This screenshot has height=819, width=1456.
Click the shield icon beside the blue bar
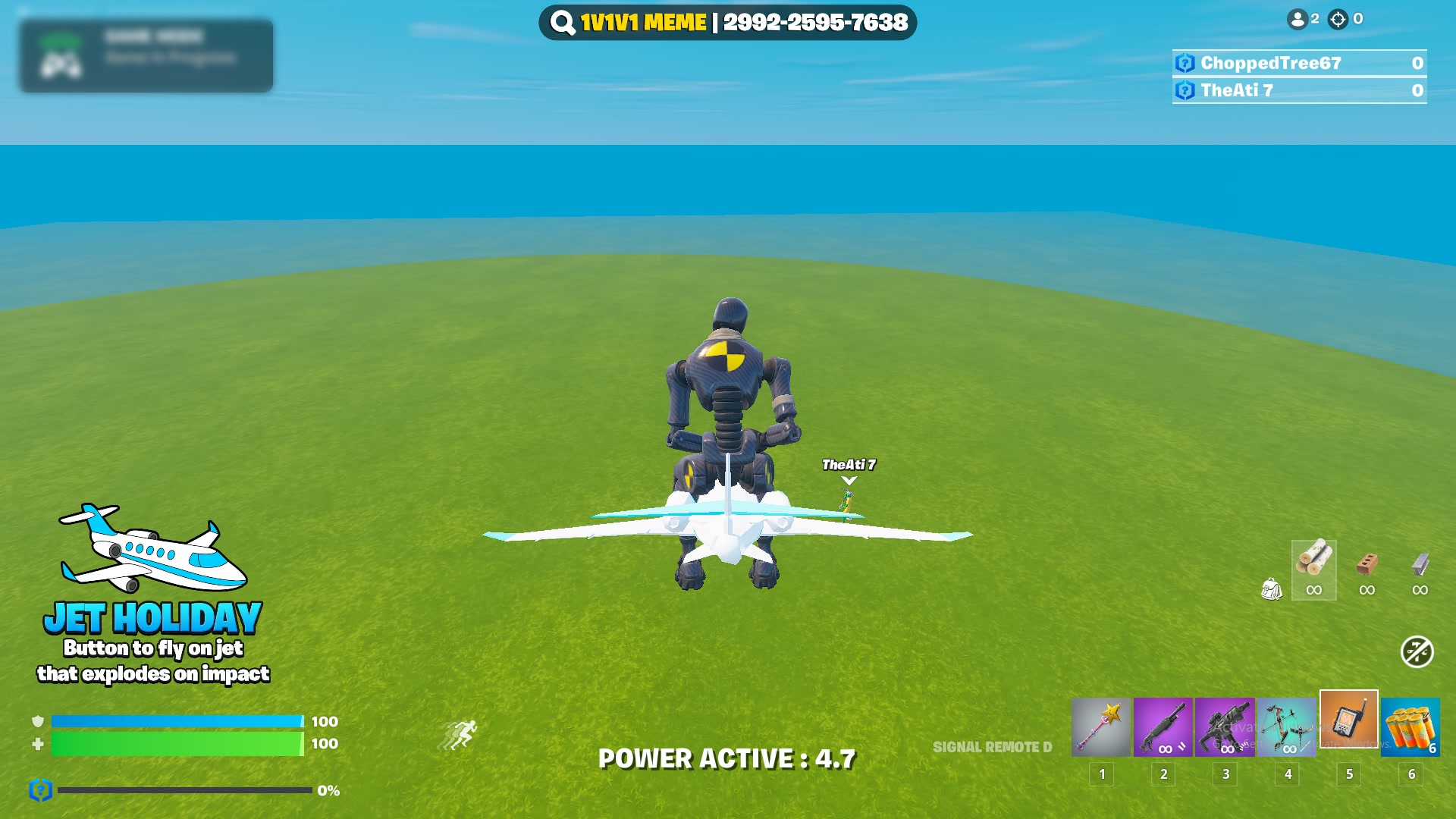pos(36,722)
